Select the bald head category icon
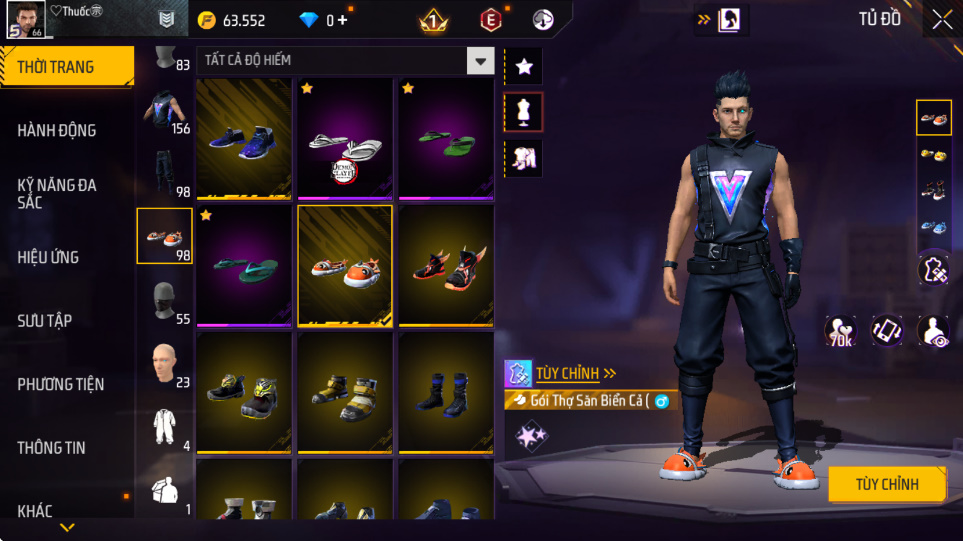The width and height of the screenshot is (963, 541). [164, 363]
